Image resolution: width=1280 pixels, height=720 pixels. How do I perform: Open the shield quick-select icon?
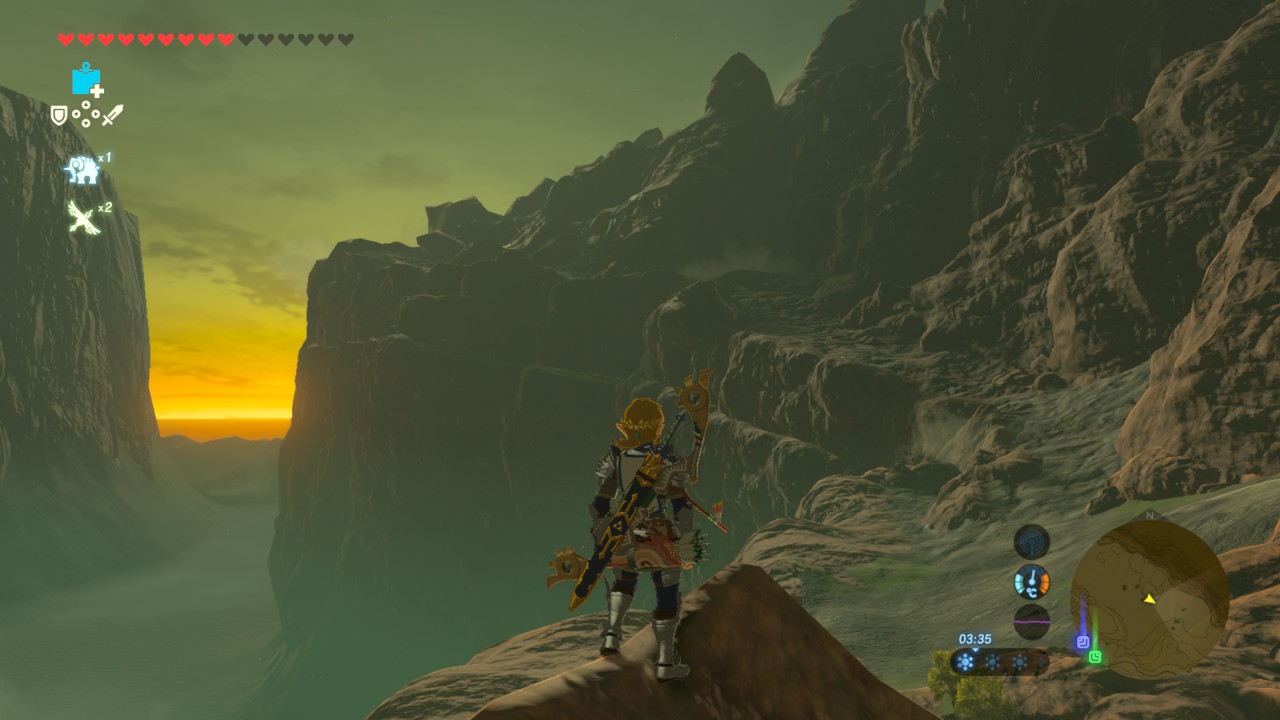point(59,116)
